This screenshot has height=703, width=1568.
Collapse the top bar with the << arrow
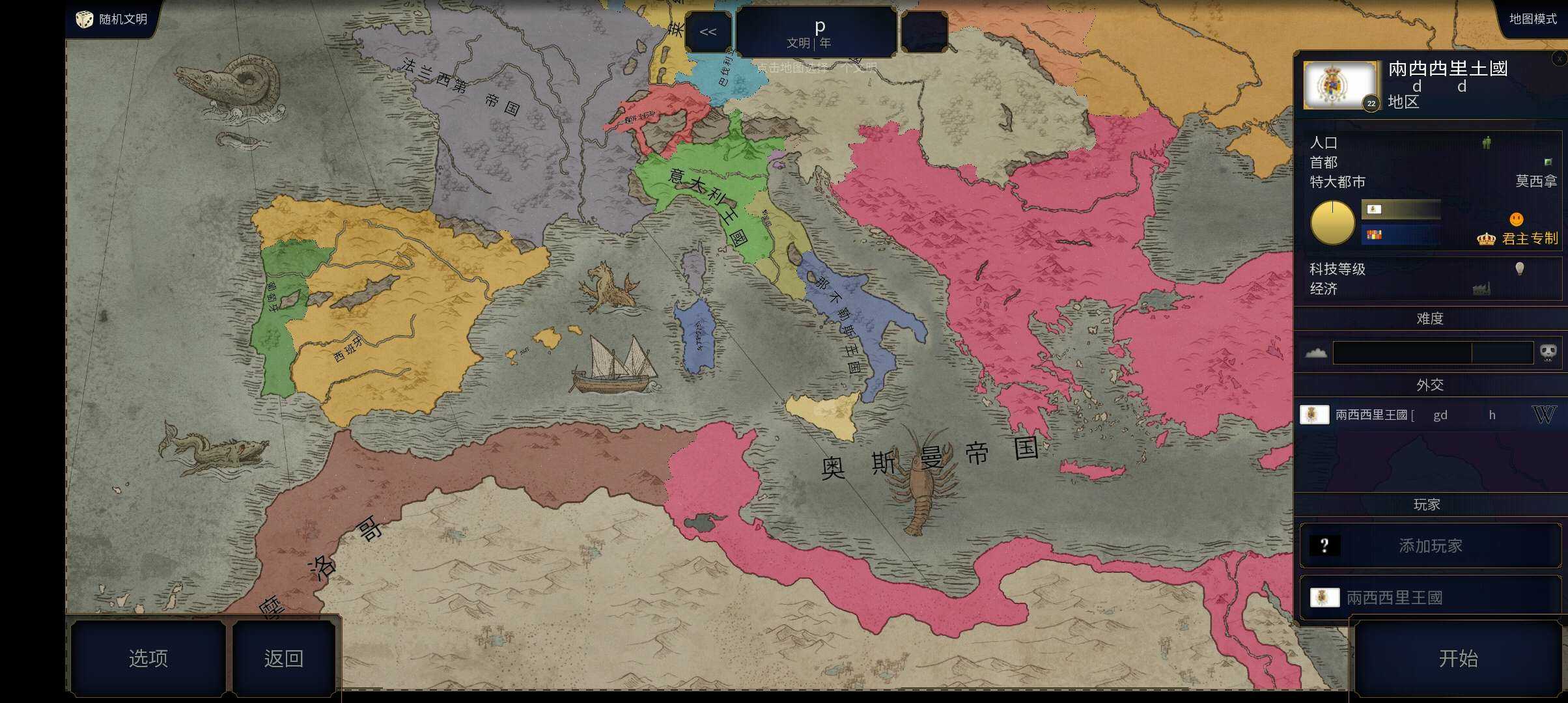coord(708,31)
